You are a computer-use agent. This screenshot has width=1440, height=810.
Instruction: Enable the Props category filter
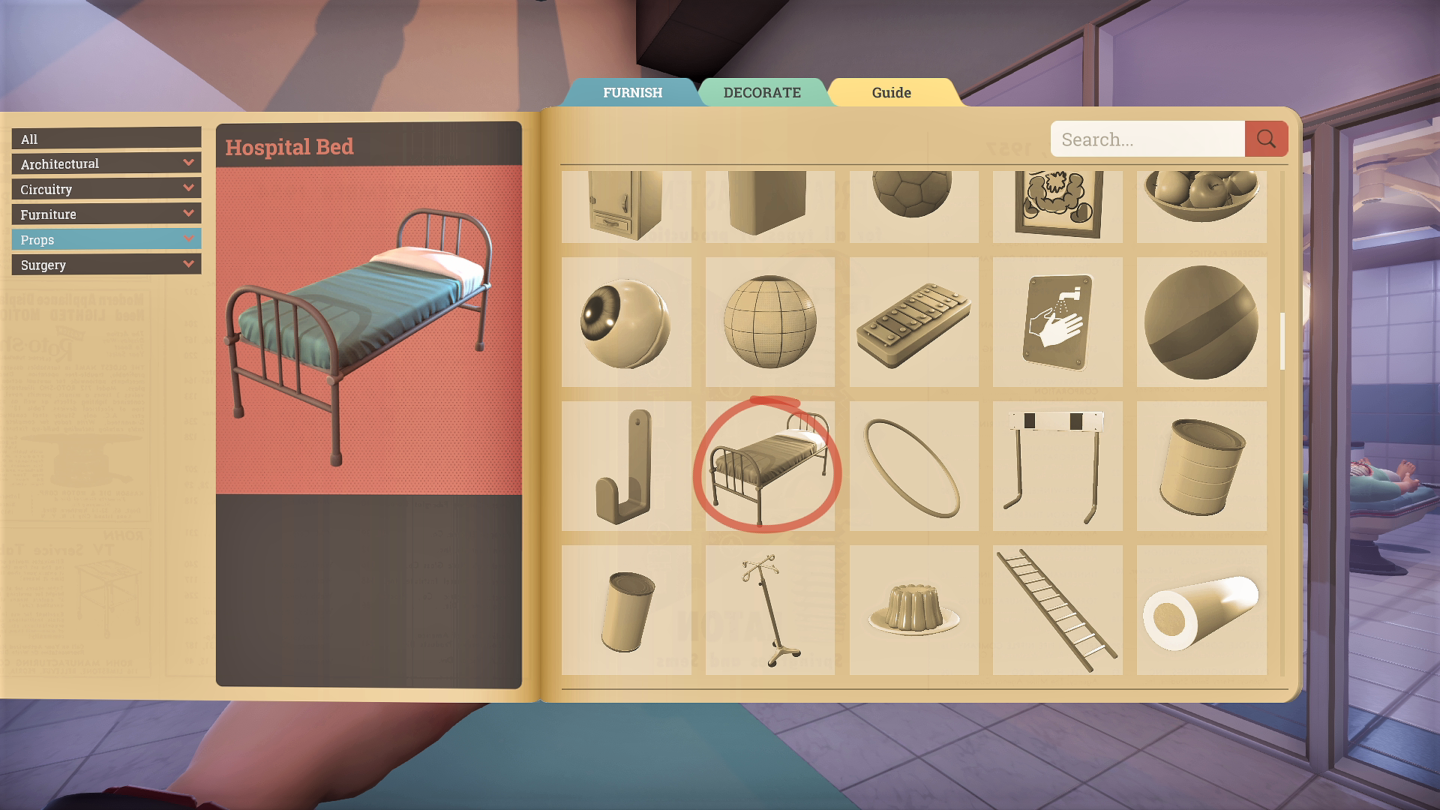point(105,239)
